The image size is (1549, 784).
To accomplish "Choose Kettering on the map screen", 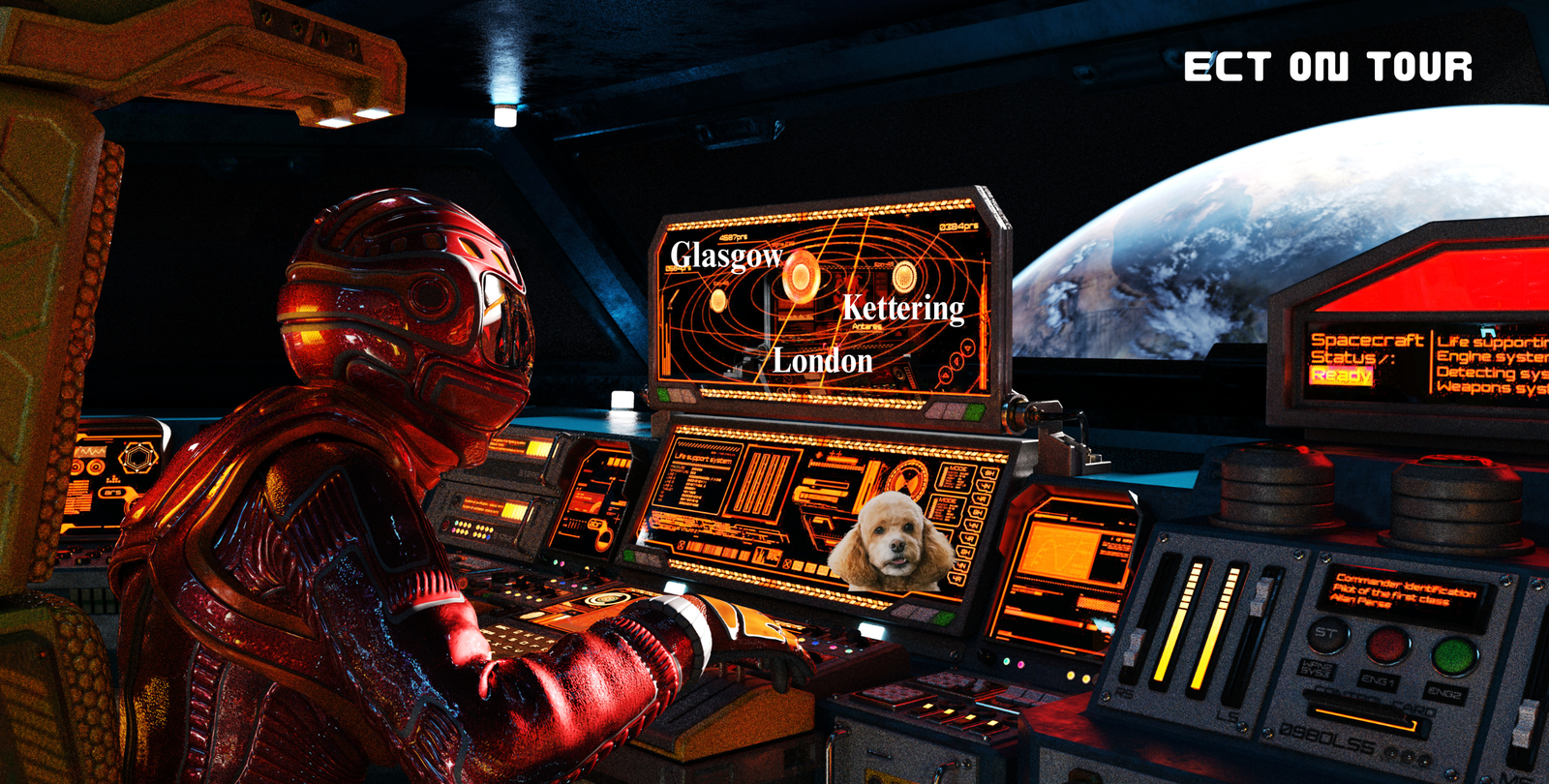I will (x=902, y=308).
